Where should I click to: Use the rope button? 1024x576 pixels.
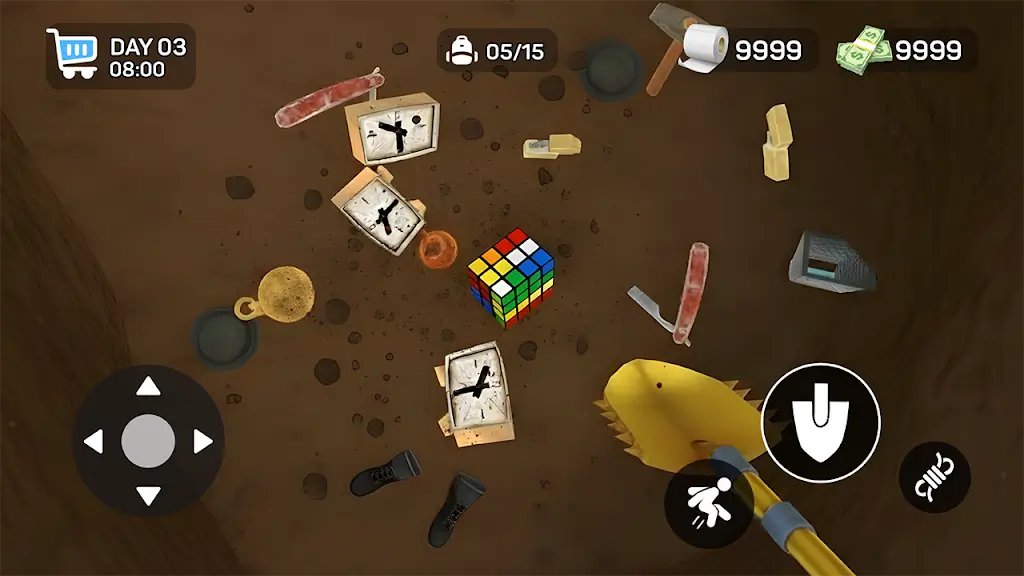(934, 477)
